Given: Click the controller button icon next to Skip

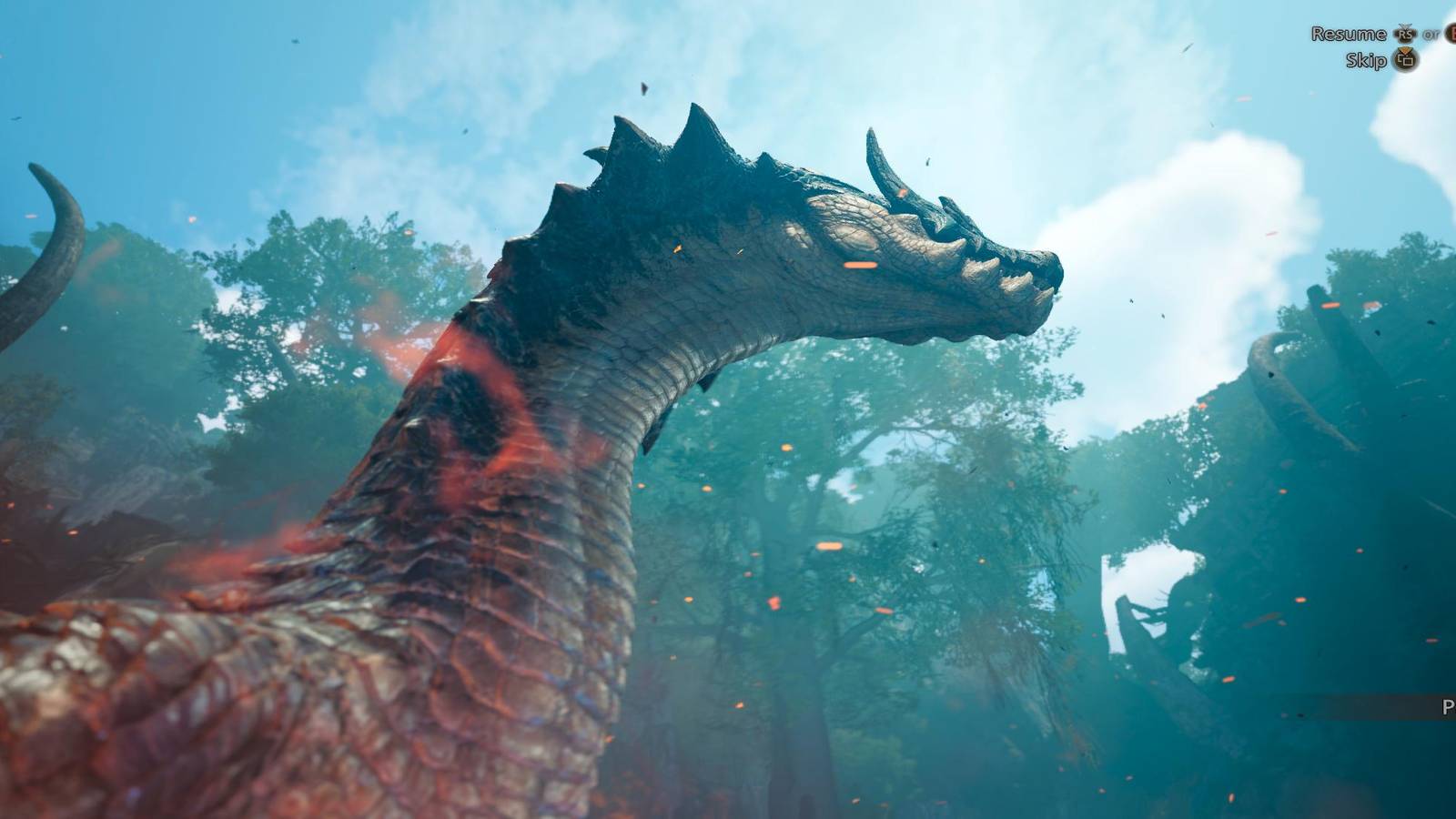Looking at the screenshot, I should coord(1407,61).
